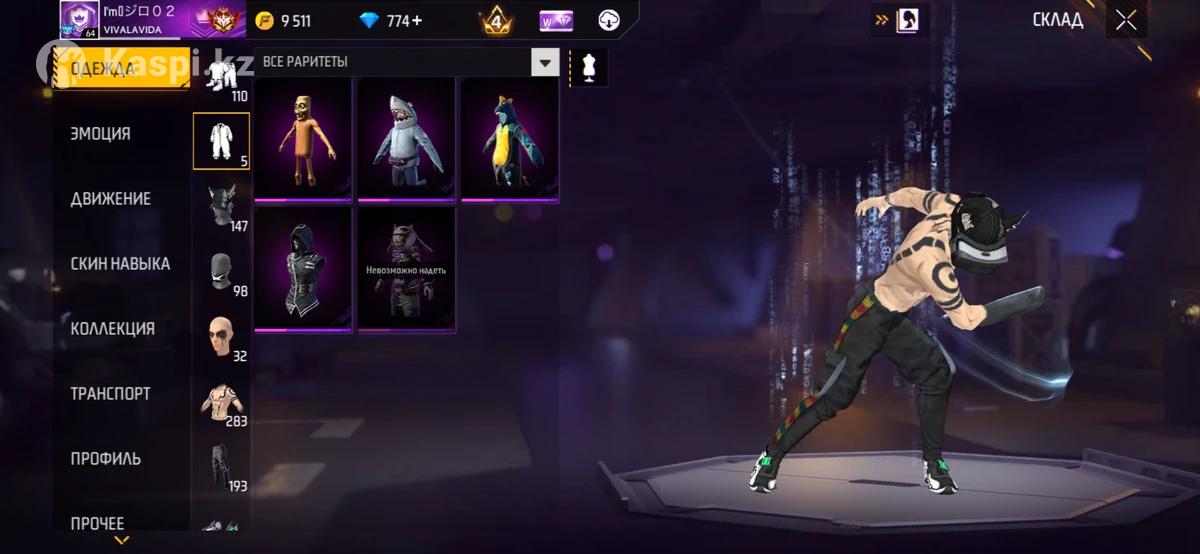The height and width of the screenshot is (554, 1200).
Task: Pick the yellow-bellied dinosaur costume
Action: pos(510,139)
